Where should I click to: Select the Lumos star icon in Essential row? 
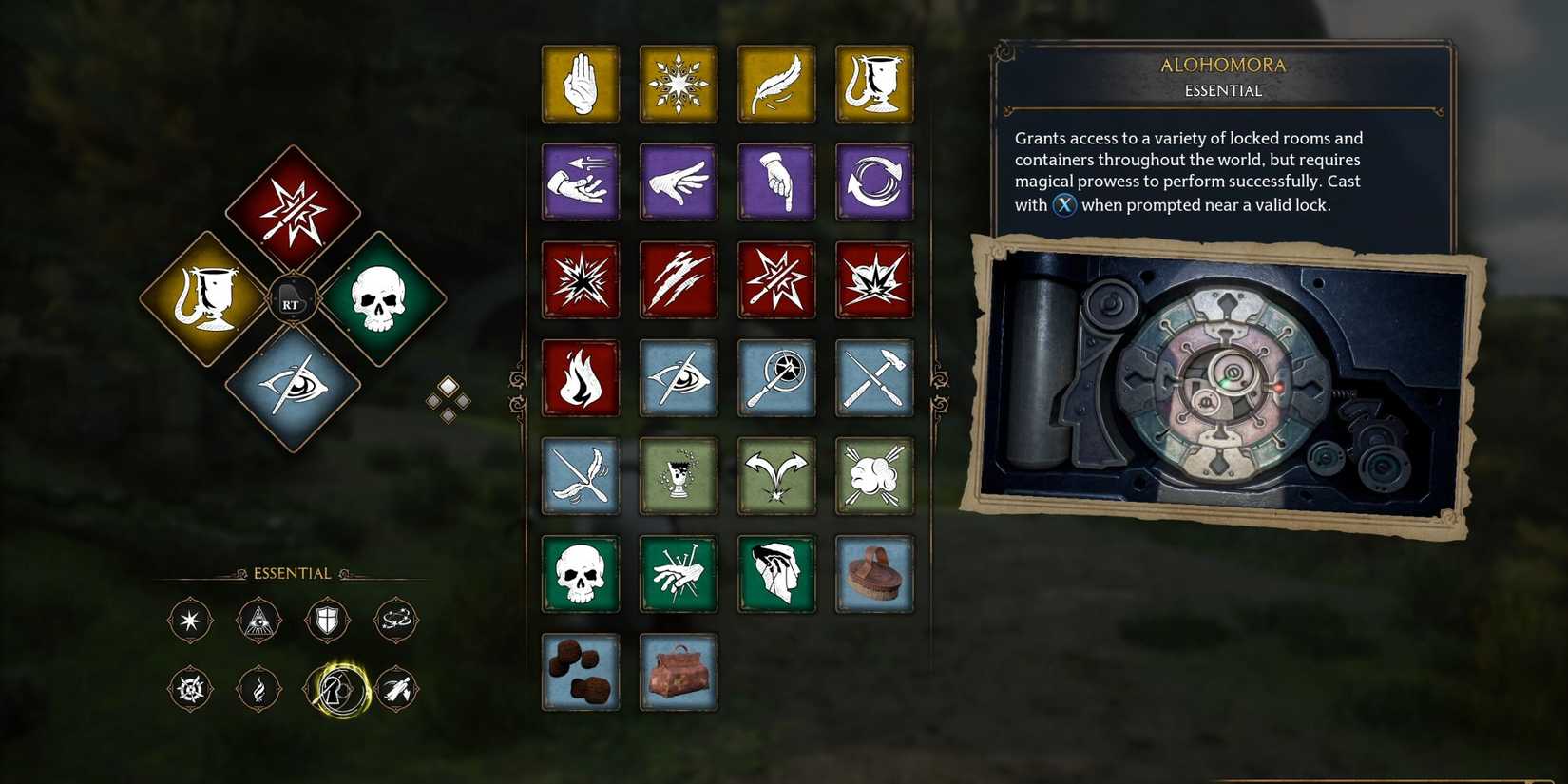point(189,620)
